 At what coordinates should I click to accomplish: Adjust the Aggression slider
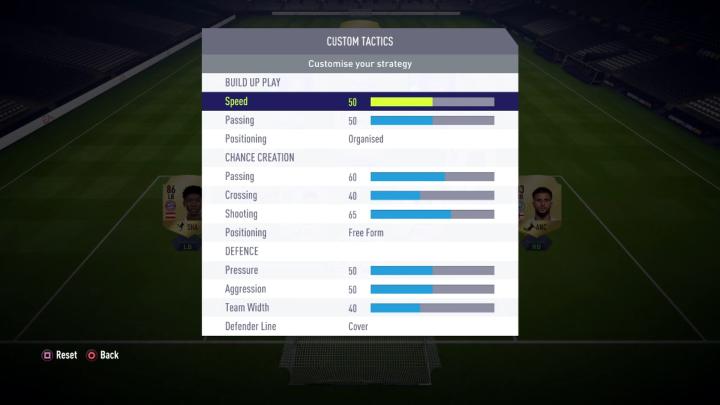[432, 289]
